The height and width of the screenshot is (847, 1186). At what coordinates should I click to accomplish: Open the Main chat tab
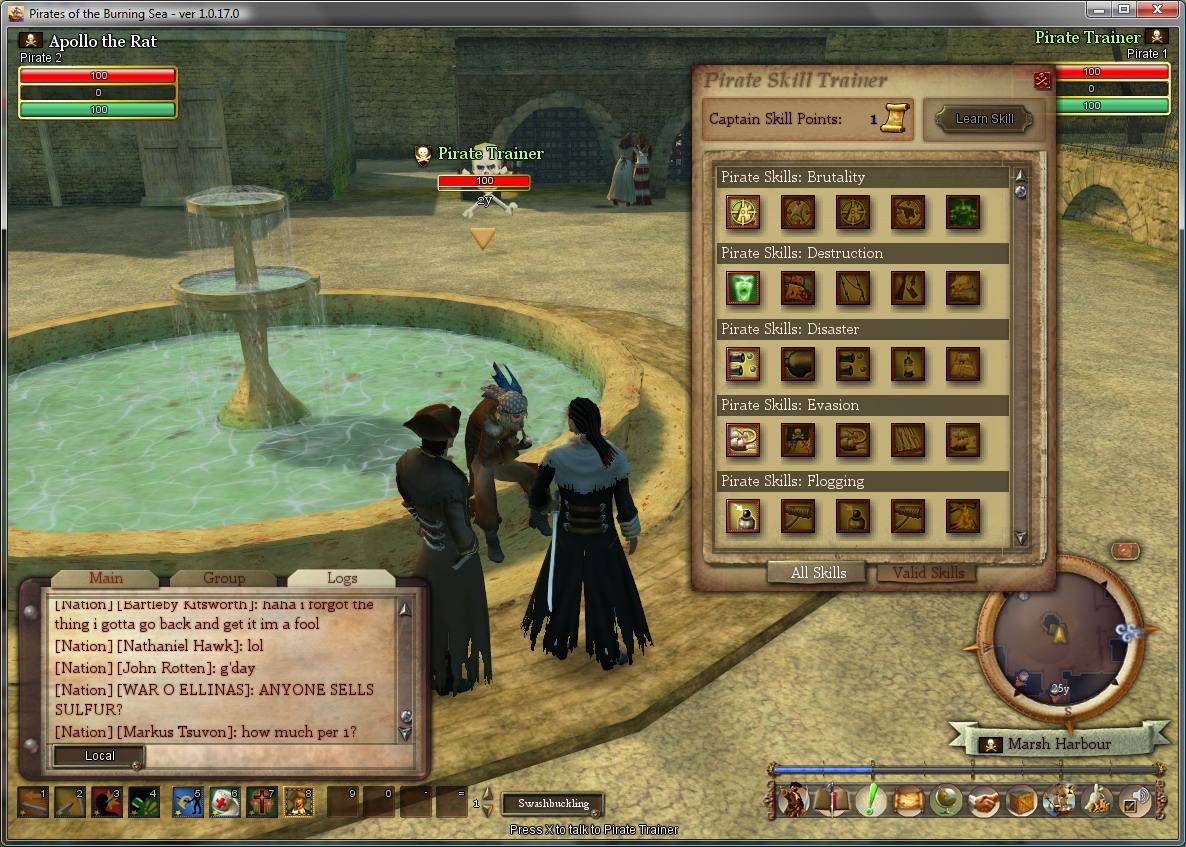click(105, 578)
